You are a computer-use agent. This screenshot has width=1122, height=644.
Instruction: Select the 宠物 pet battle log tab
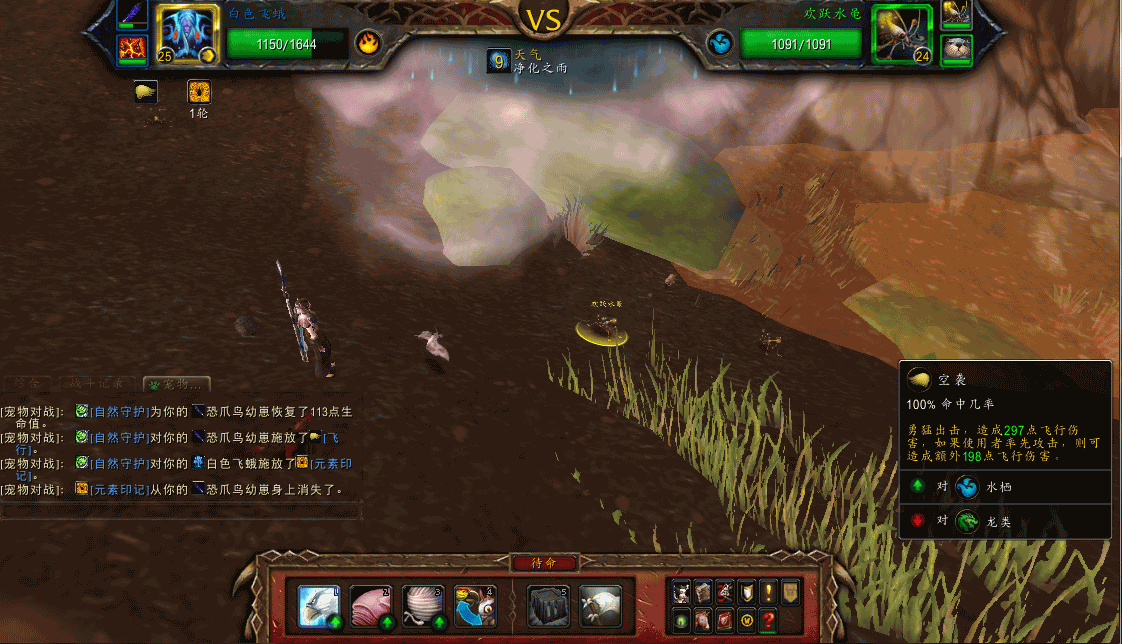click(177, 384)
